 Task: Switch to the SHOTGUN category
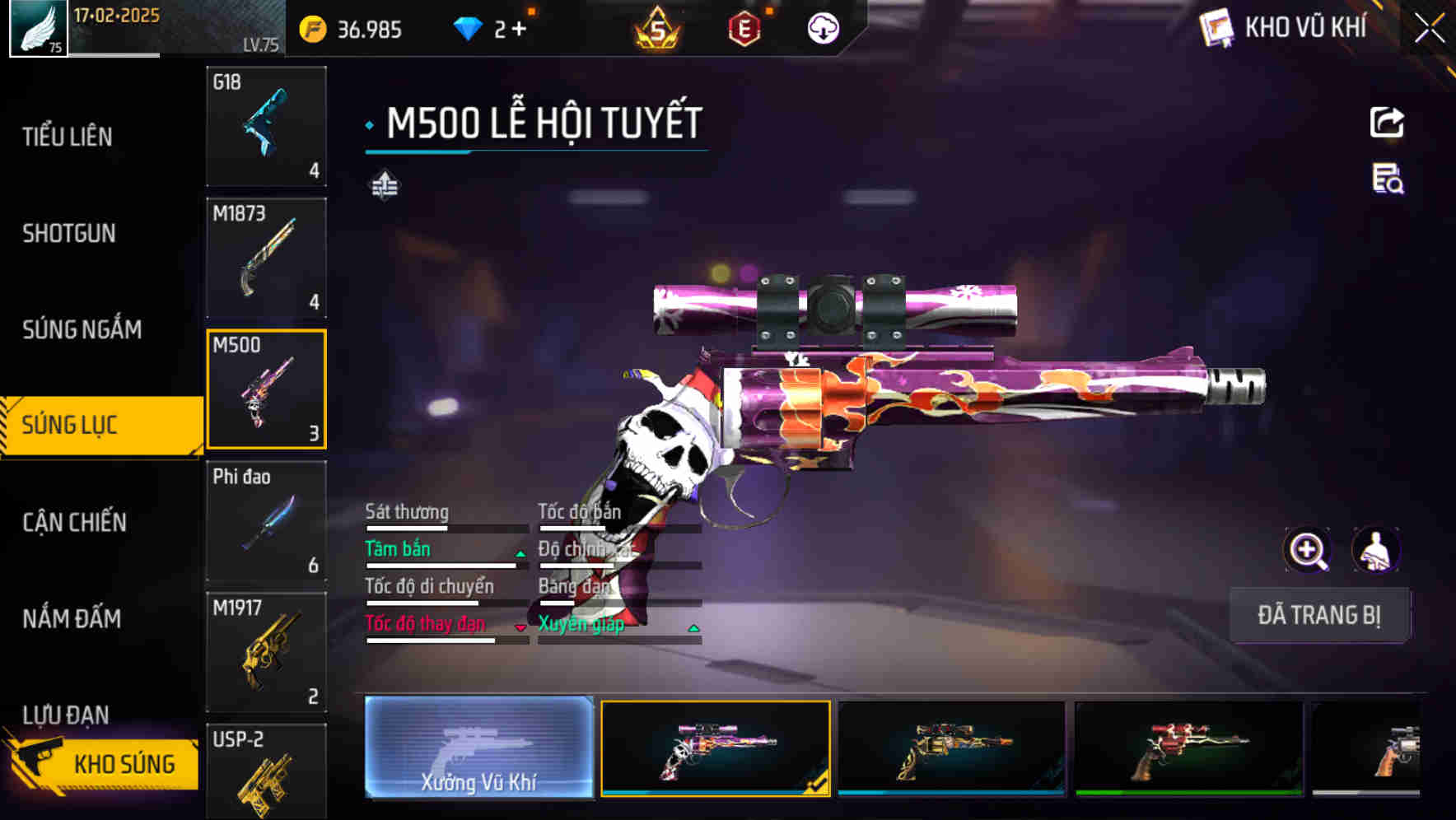point(68,234)
